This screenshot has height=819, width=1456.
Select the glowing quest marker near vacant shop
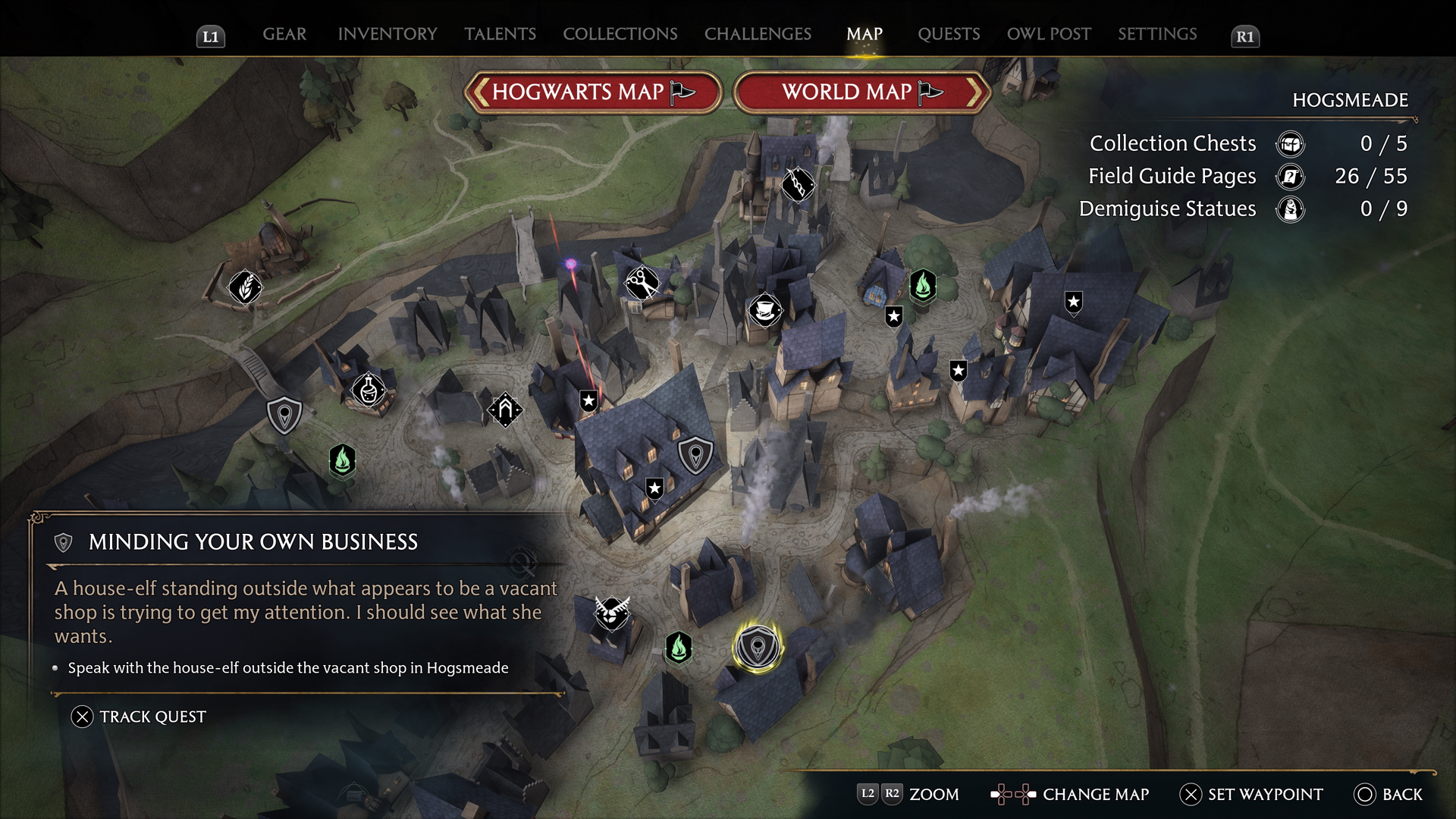[x=758, y=647]
